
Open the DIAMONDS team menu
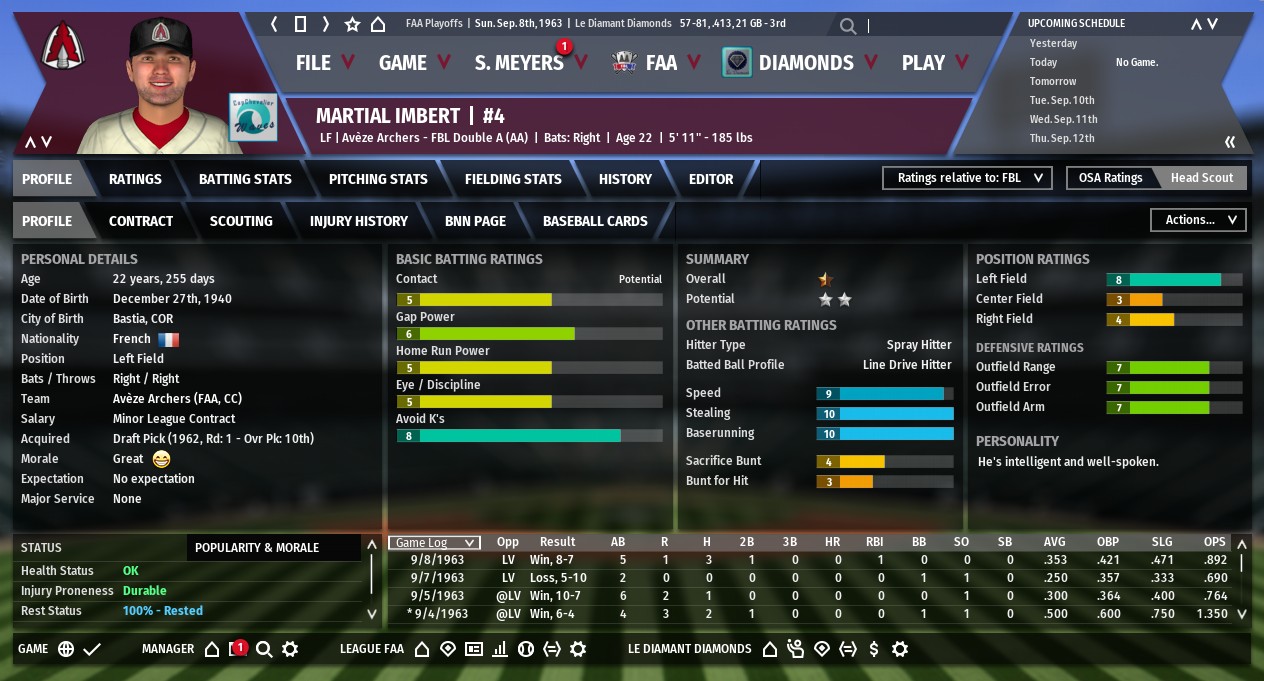pos(805,63)
